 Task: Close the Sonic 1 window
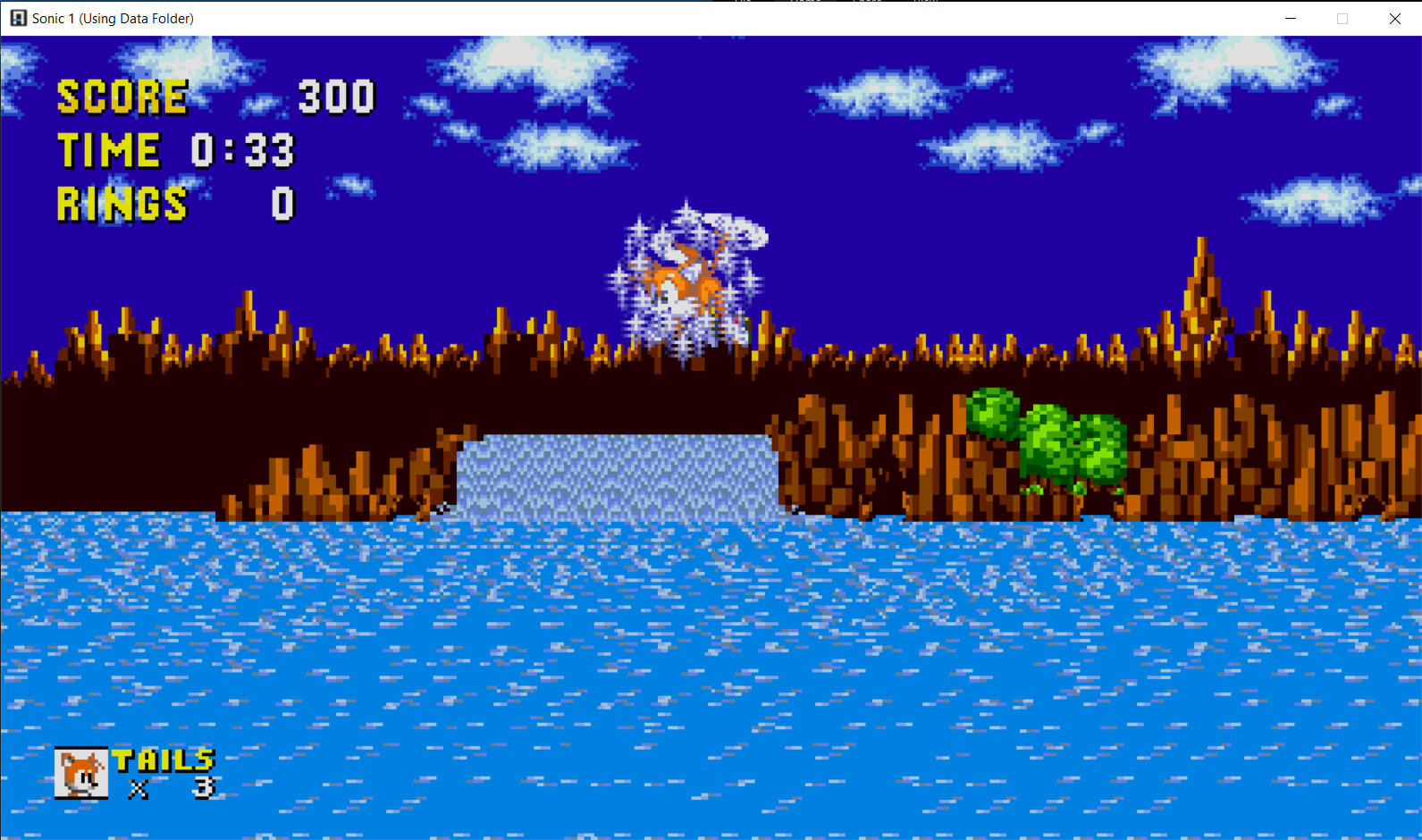[1395, 18]
